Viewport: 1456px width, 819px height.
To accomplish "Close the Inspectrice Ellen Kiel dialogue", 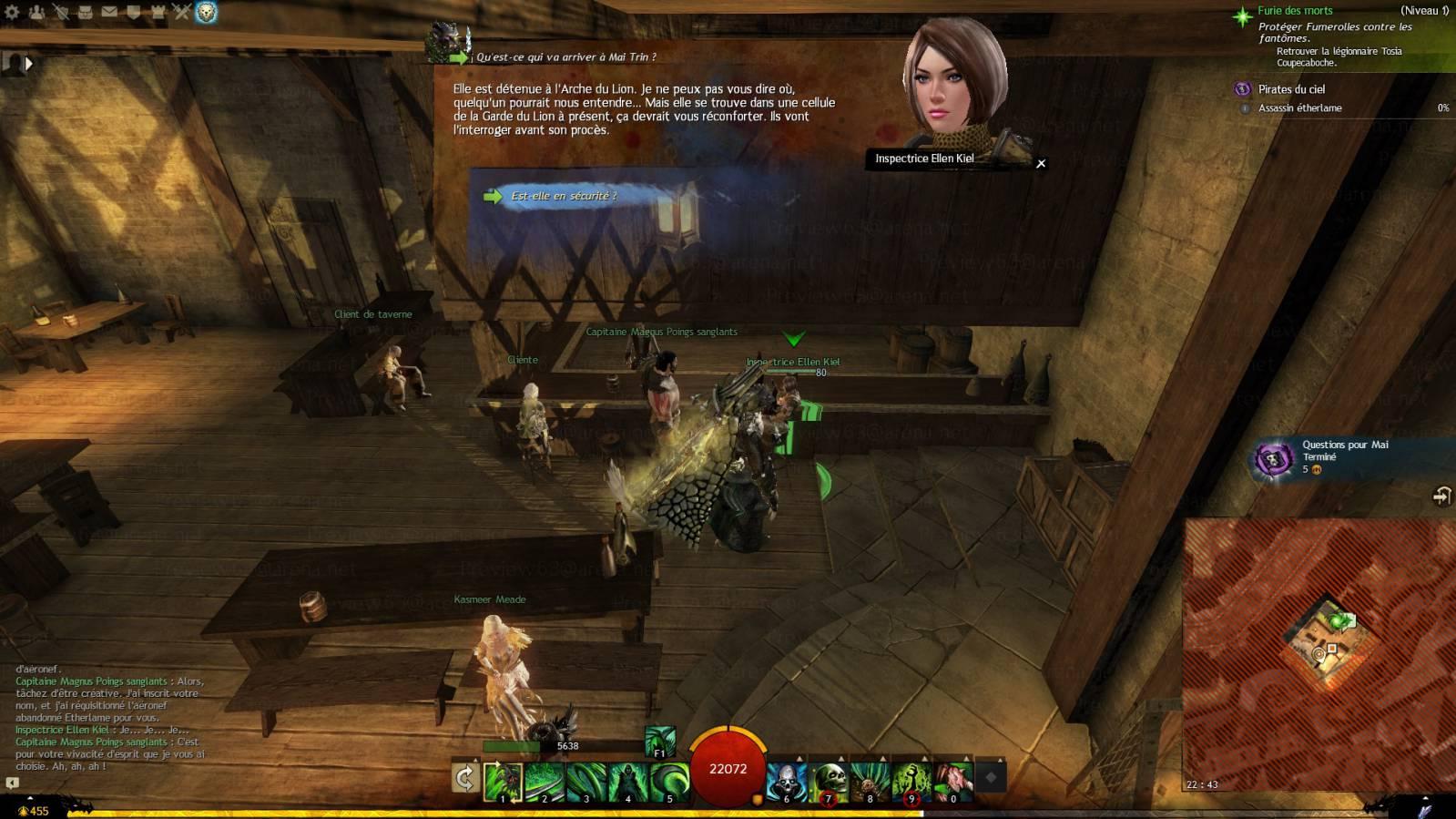I will [x=1041, y=164].
